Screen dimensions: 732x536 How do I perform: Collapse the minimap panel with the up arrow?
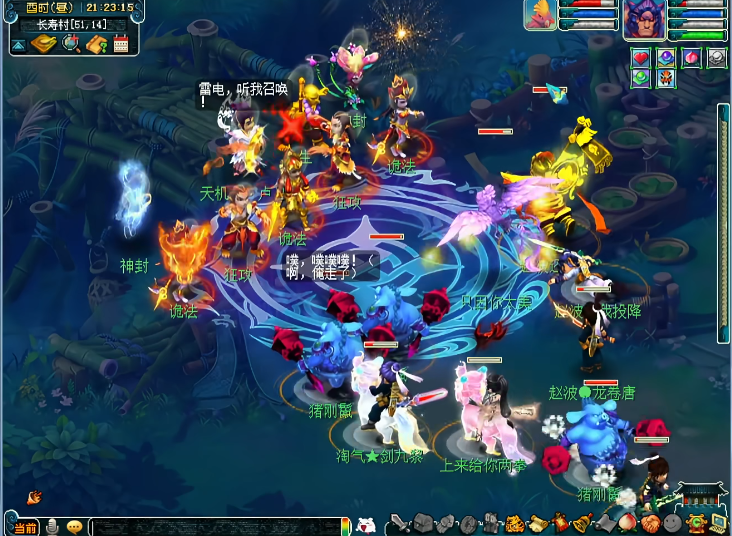coord(18,45)
